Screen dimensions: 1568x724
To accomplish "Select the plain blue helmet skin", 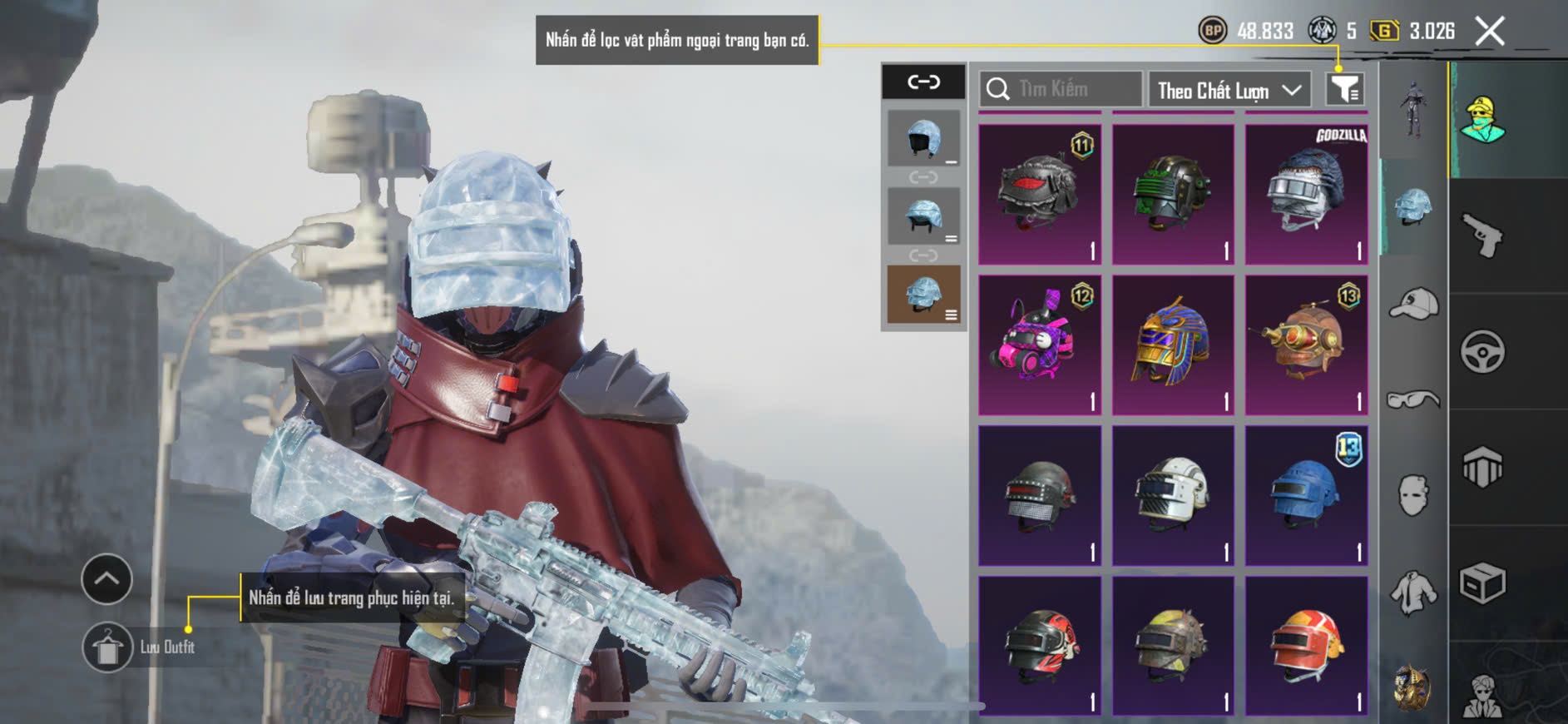I will click(x=1306, y=496).
